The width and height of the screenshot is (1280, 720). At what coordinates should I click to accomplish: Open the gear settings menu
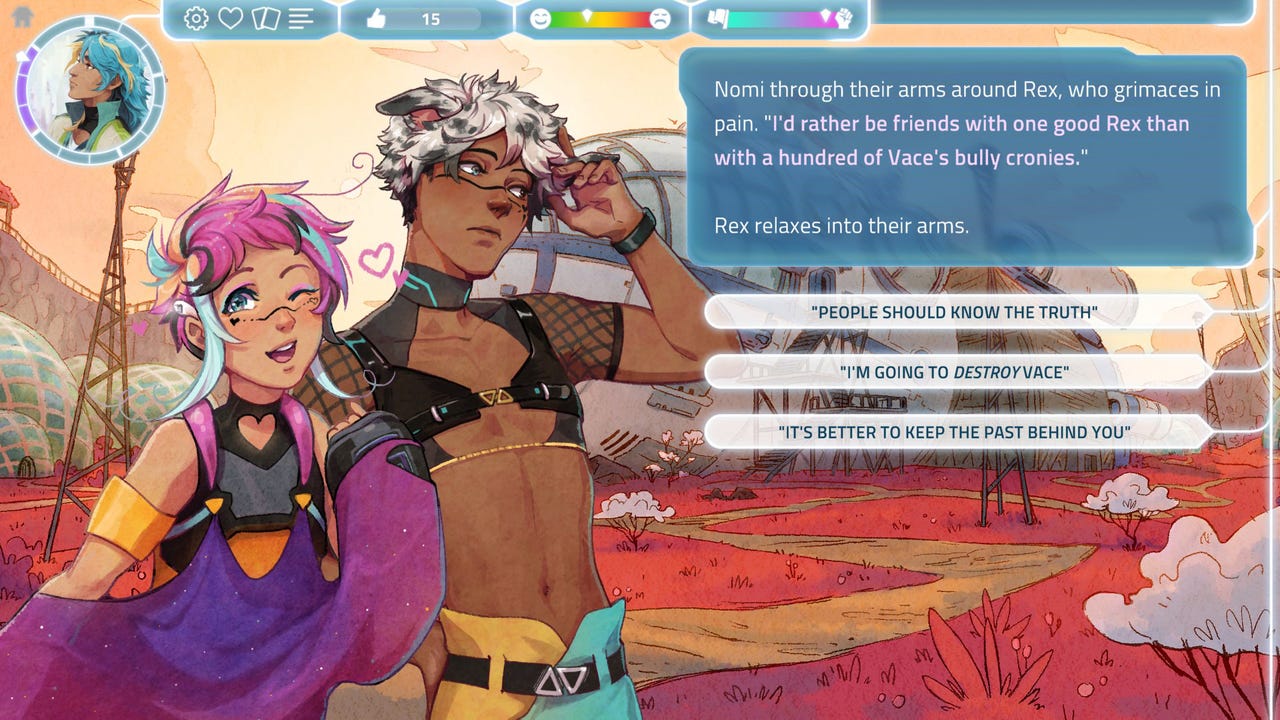tap(196, 19)
